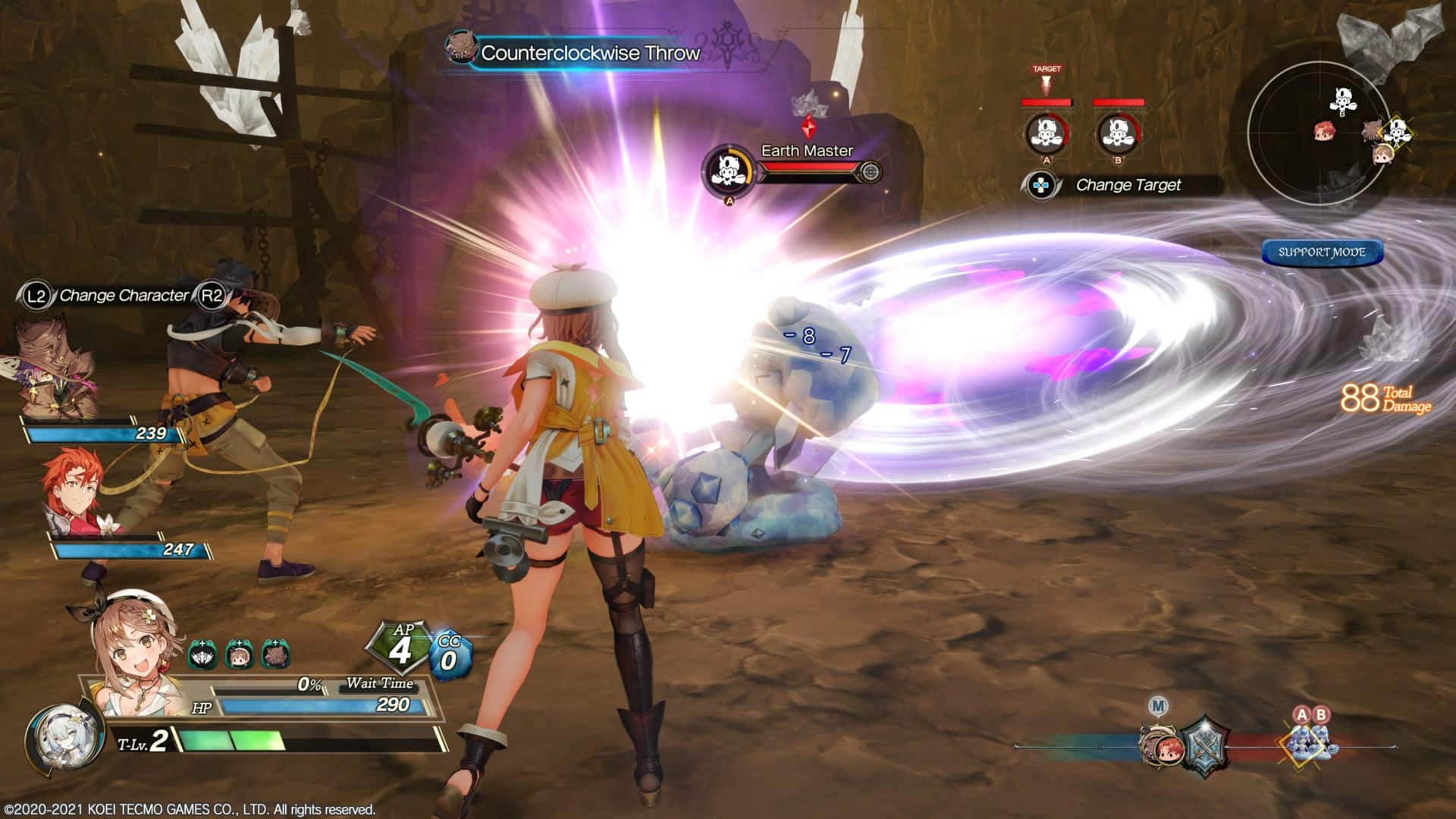Click the green AP counter gem
The image size is (1456, 819).
point(400,648)
